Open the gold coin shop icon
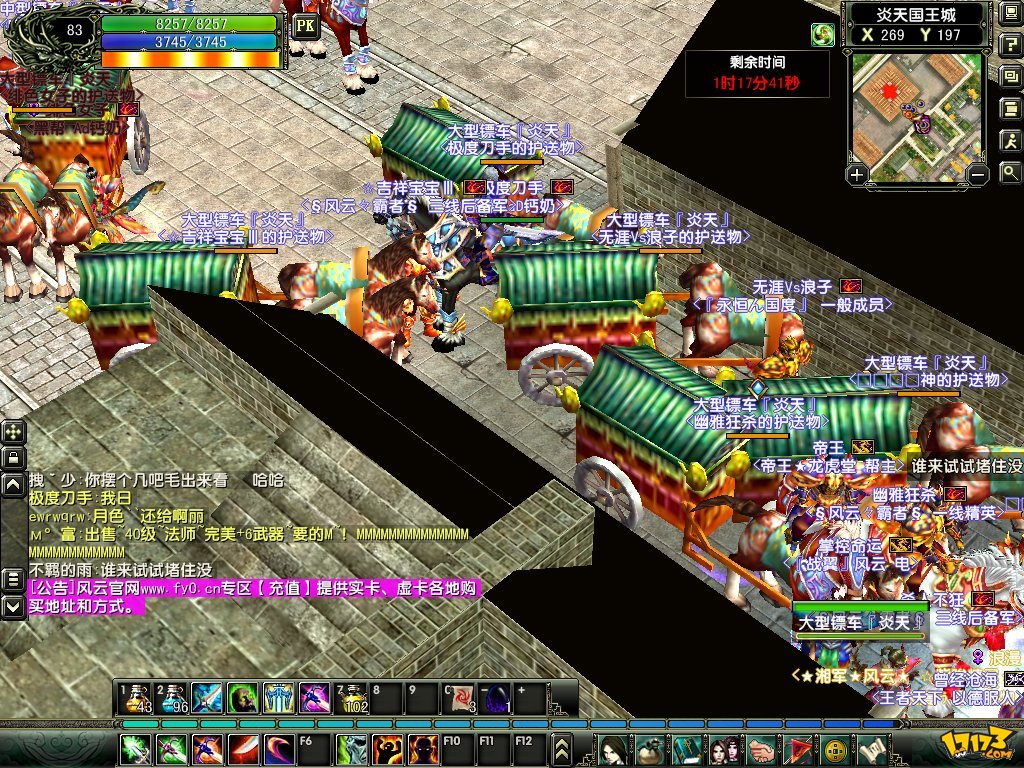1024x768 pixels. pyautogui.click(x=836, y=748)
